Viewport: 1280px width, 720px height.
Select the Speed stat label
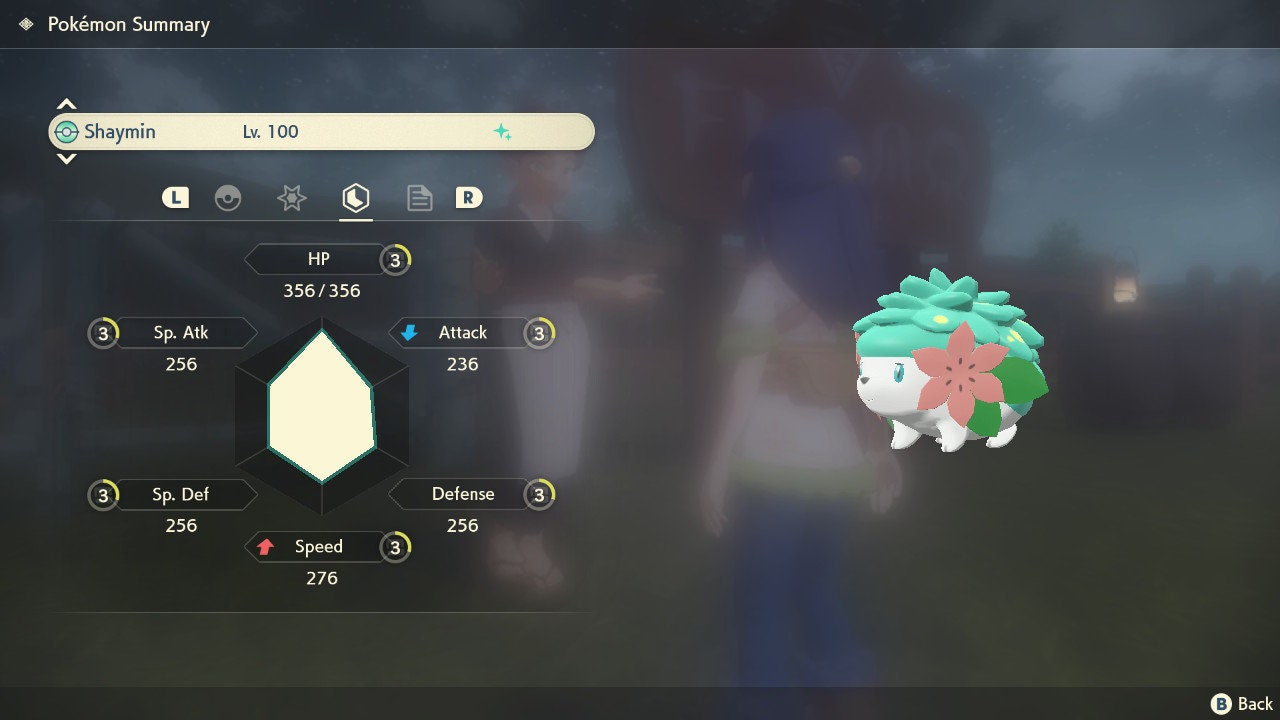point(318,547)
